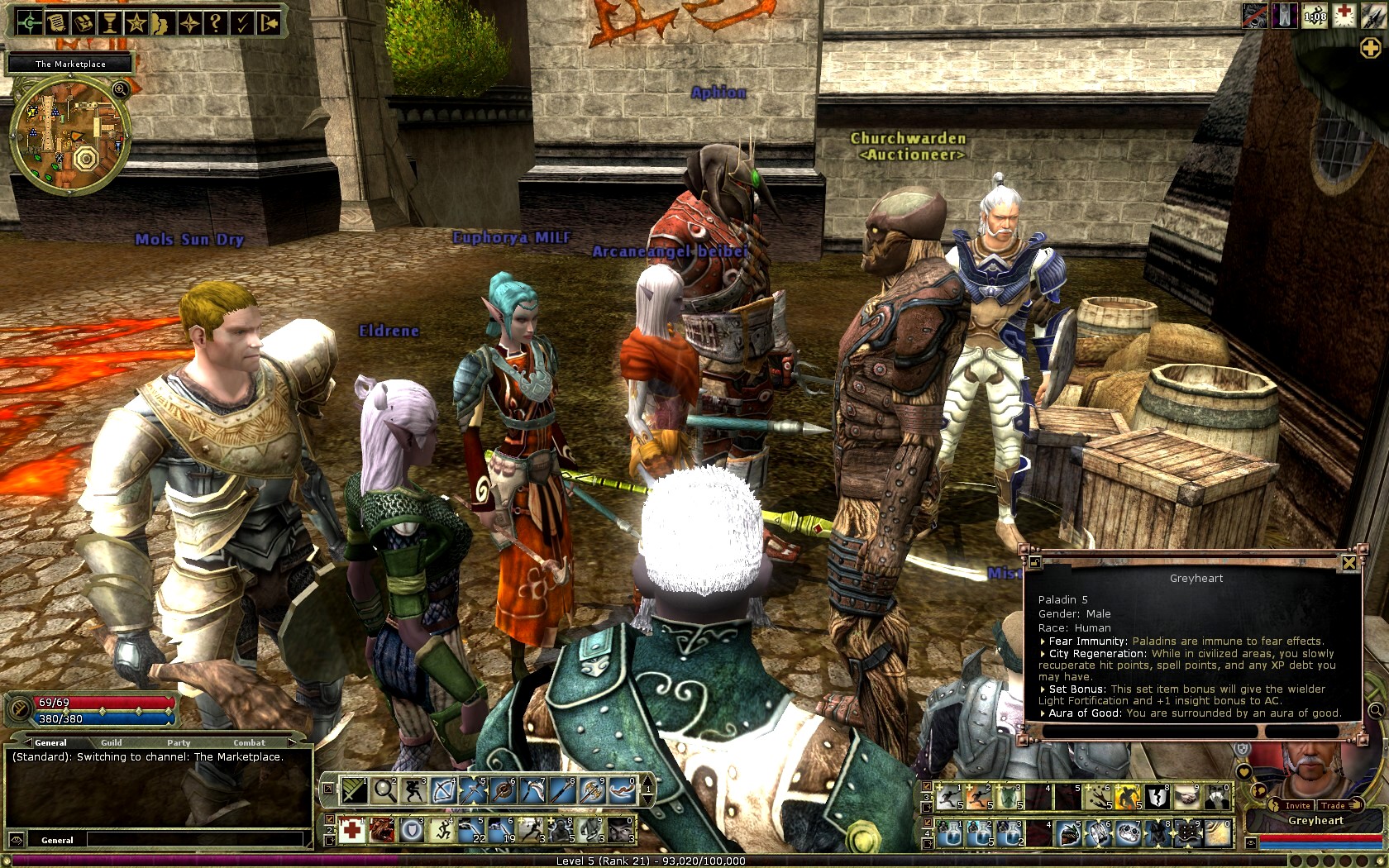Invite Greyheart to your party

click(1296, 805)
